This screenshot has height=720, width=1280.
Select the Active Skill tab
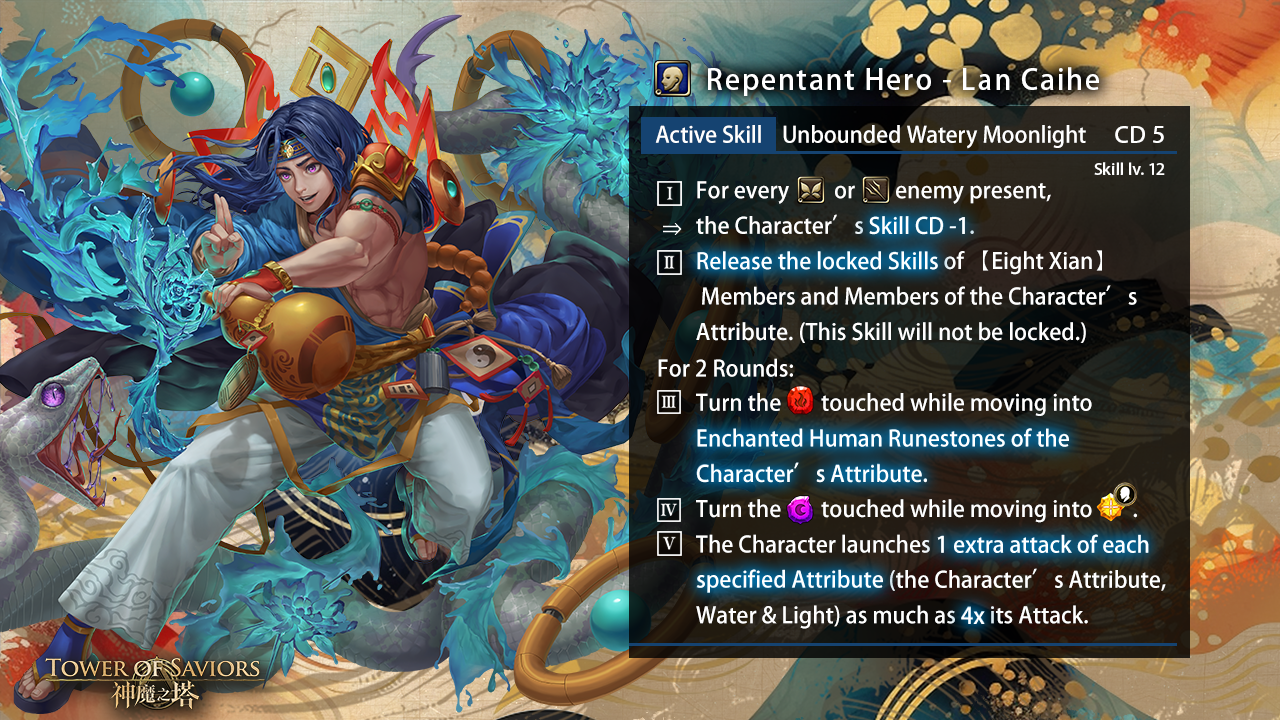(708, 135)
